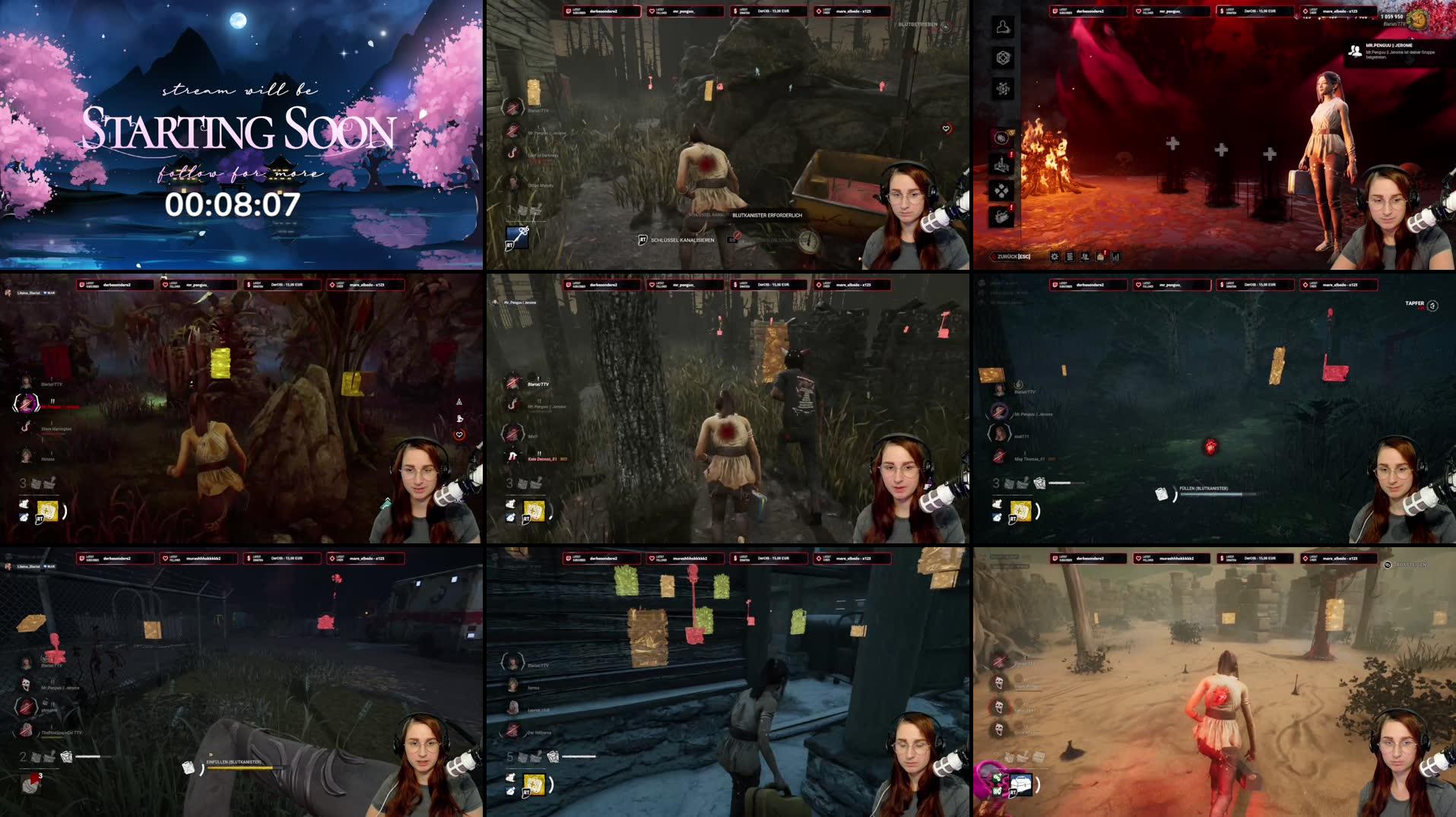1456x817 pixels.
Task: Toggle the heart reaction icon at the screen edge
Action: [945, 128]
